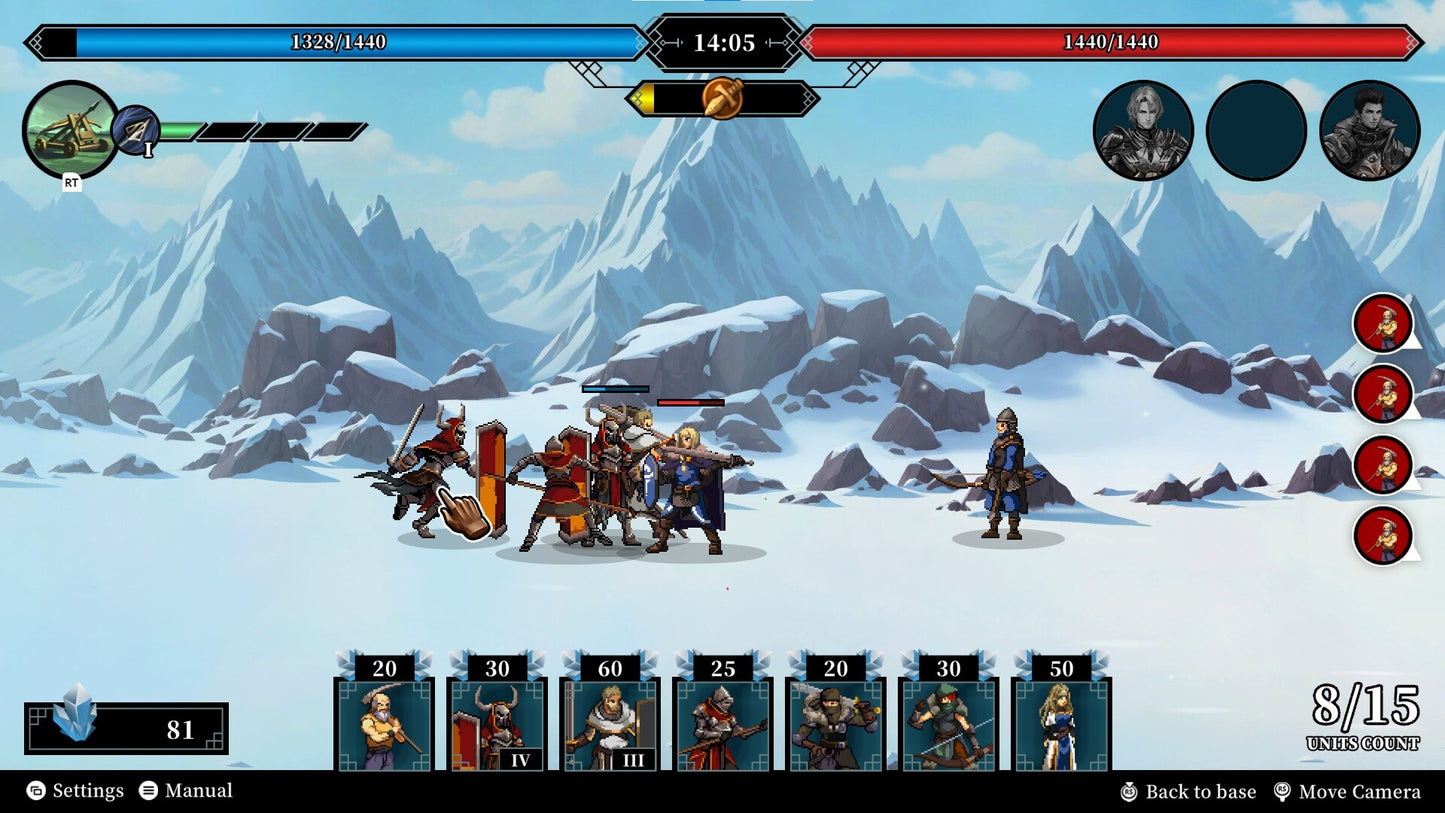
Task: Click the topmost enemy peasant wave marker
Action: [1384, 322]
